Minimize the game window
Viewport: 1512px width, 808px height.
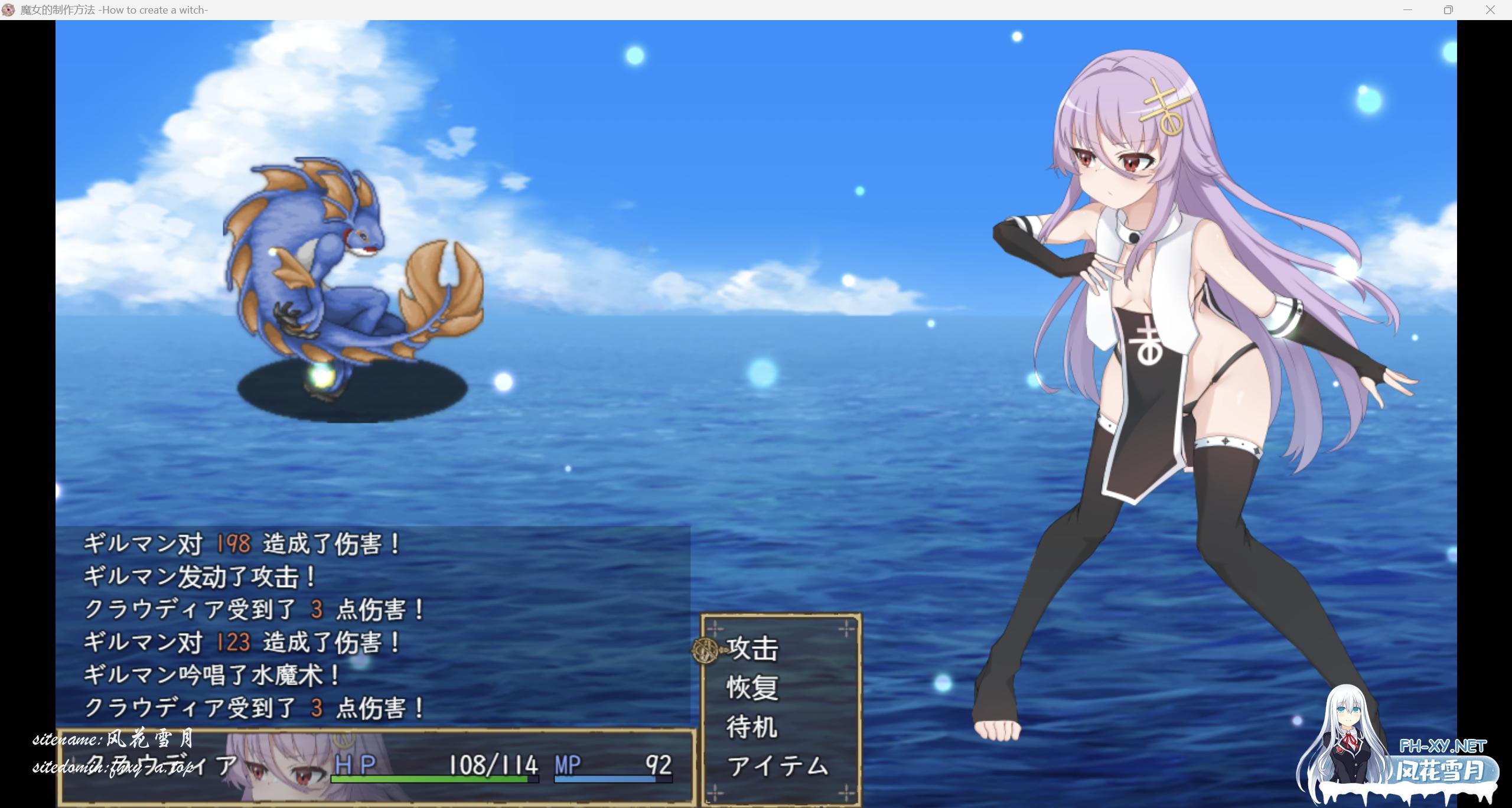pyautogui.click(x=1407, y=9)
